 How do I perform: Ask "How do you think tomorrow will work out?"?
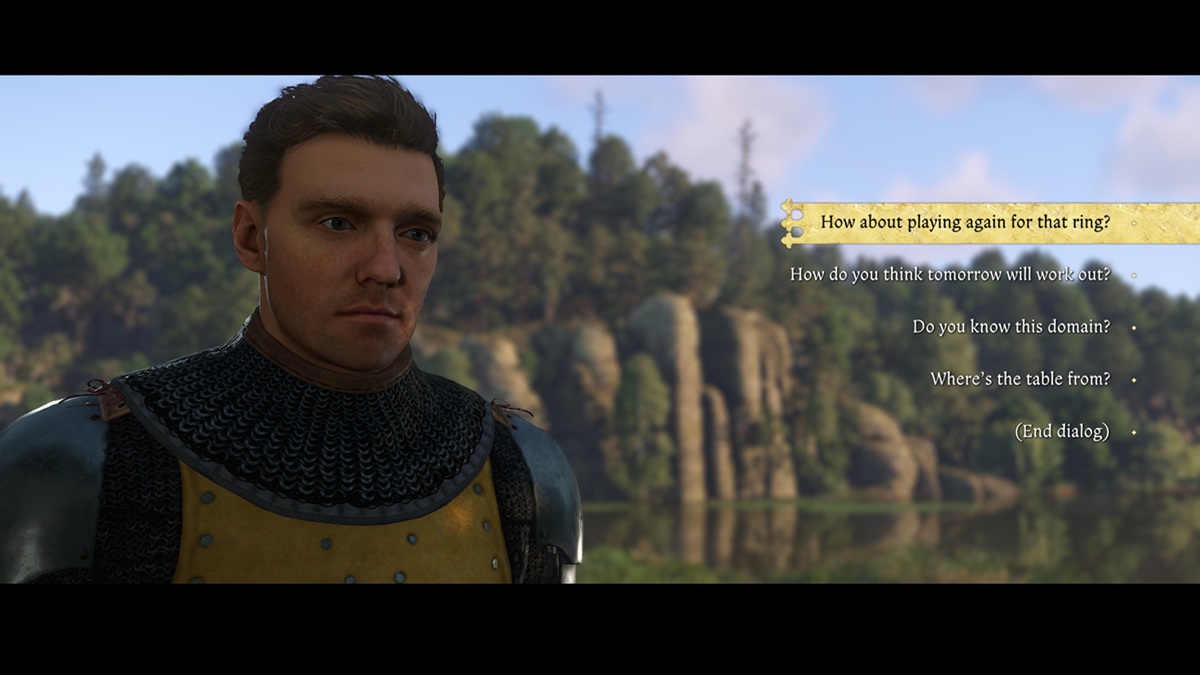click(x=949, y=274)
